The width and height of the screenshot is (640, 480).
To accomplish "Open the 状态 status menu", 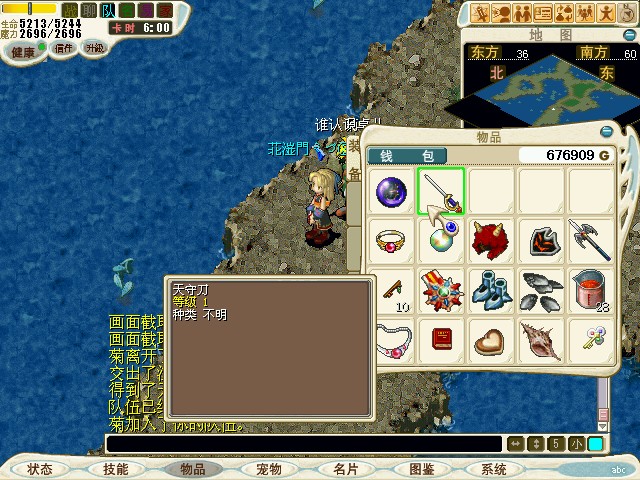I will [40, 469].
